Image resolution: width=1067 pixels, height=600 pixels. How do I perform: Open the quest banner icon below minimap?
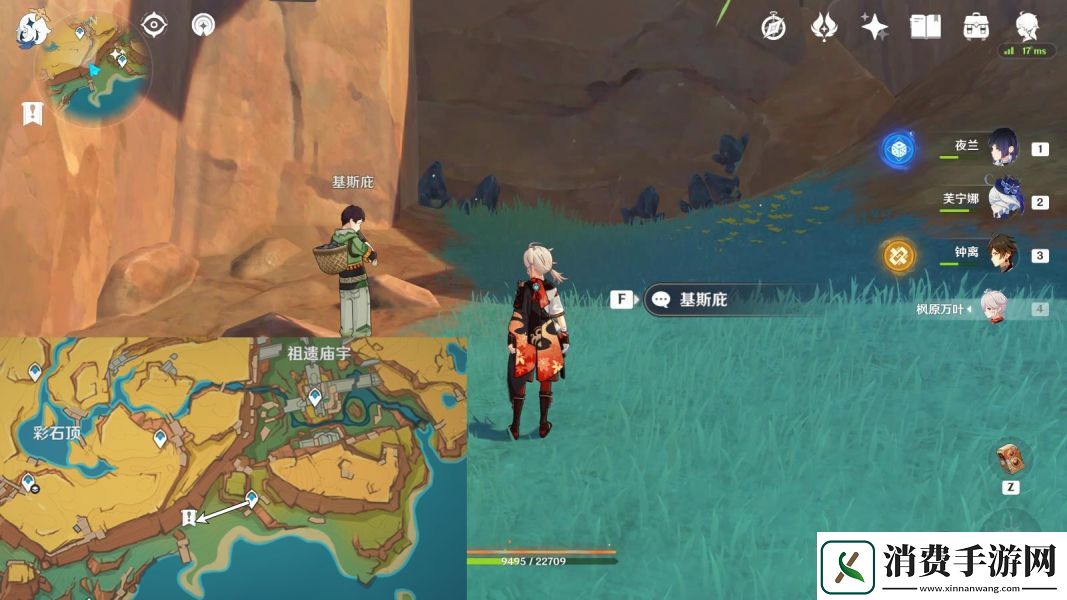32,113
